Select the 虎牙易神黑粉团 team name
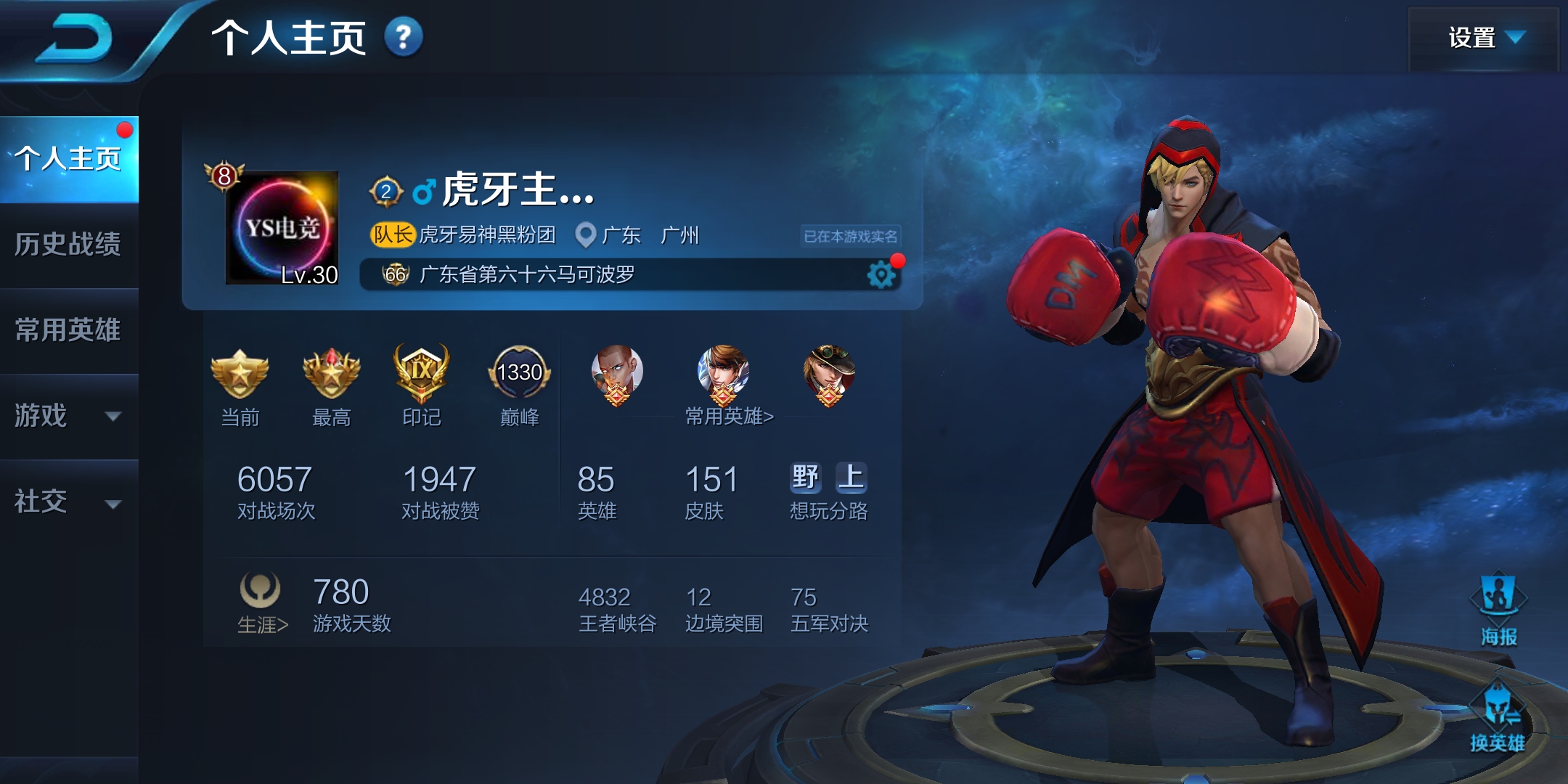Screen dimensions: 1568x784 487,234
